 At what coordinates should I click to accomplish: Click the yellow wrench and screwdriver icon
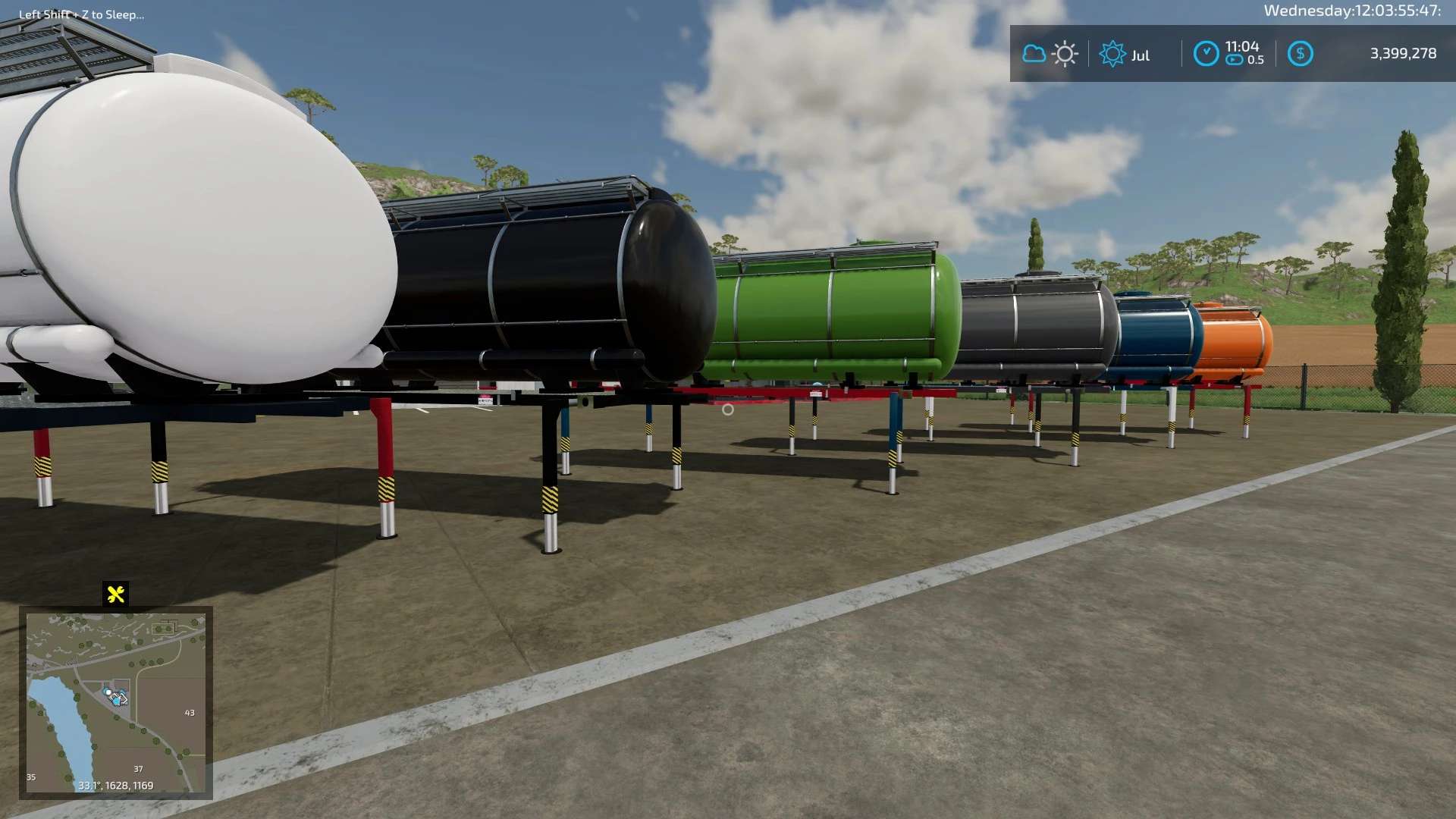point(116,595)
